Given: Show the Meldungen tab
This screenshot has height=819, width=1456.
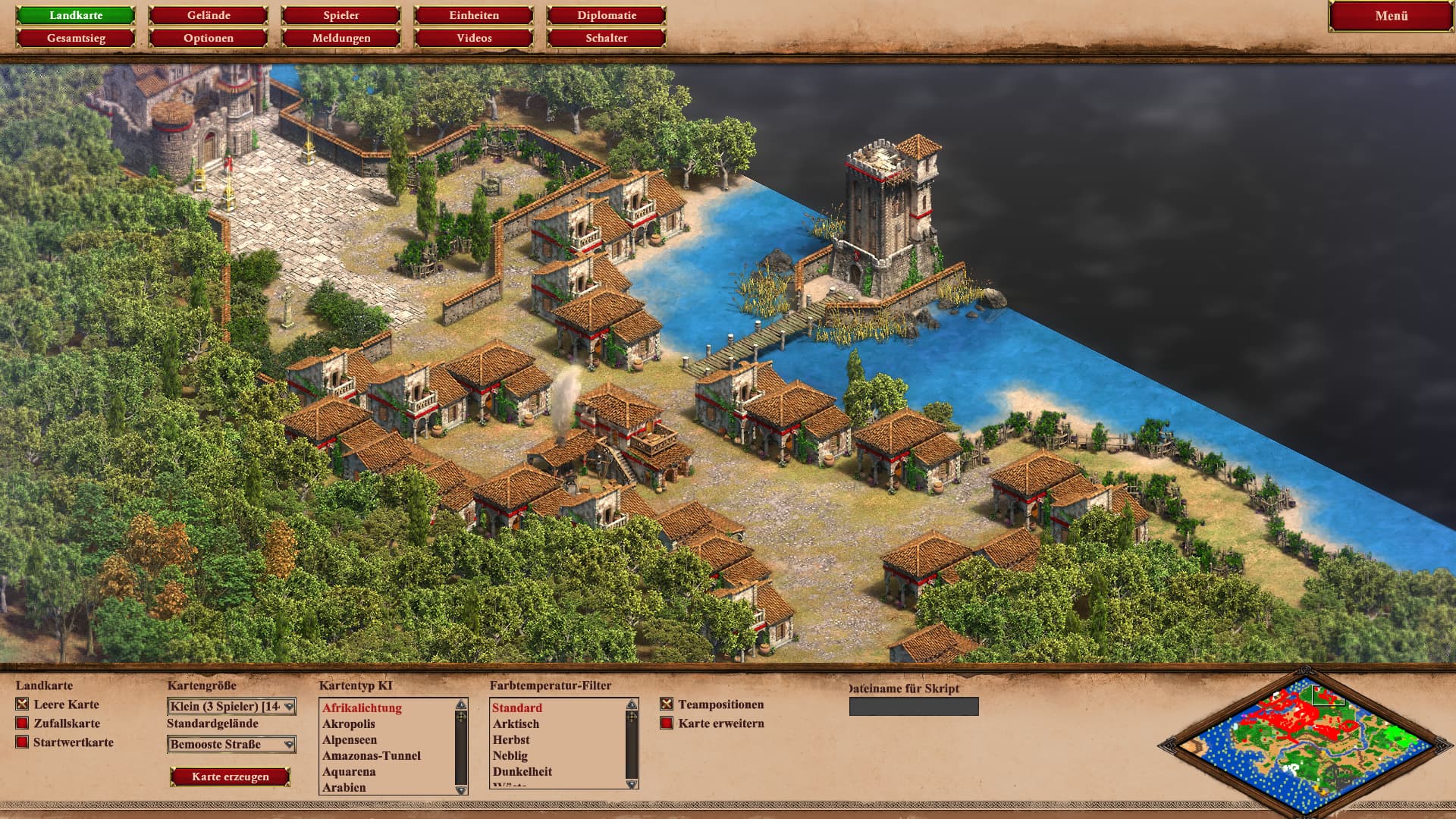Looking at the screenshot, I should [x=341, y=38].
